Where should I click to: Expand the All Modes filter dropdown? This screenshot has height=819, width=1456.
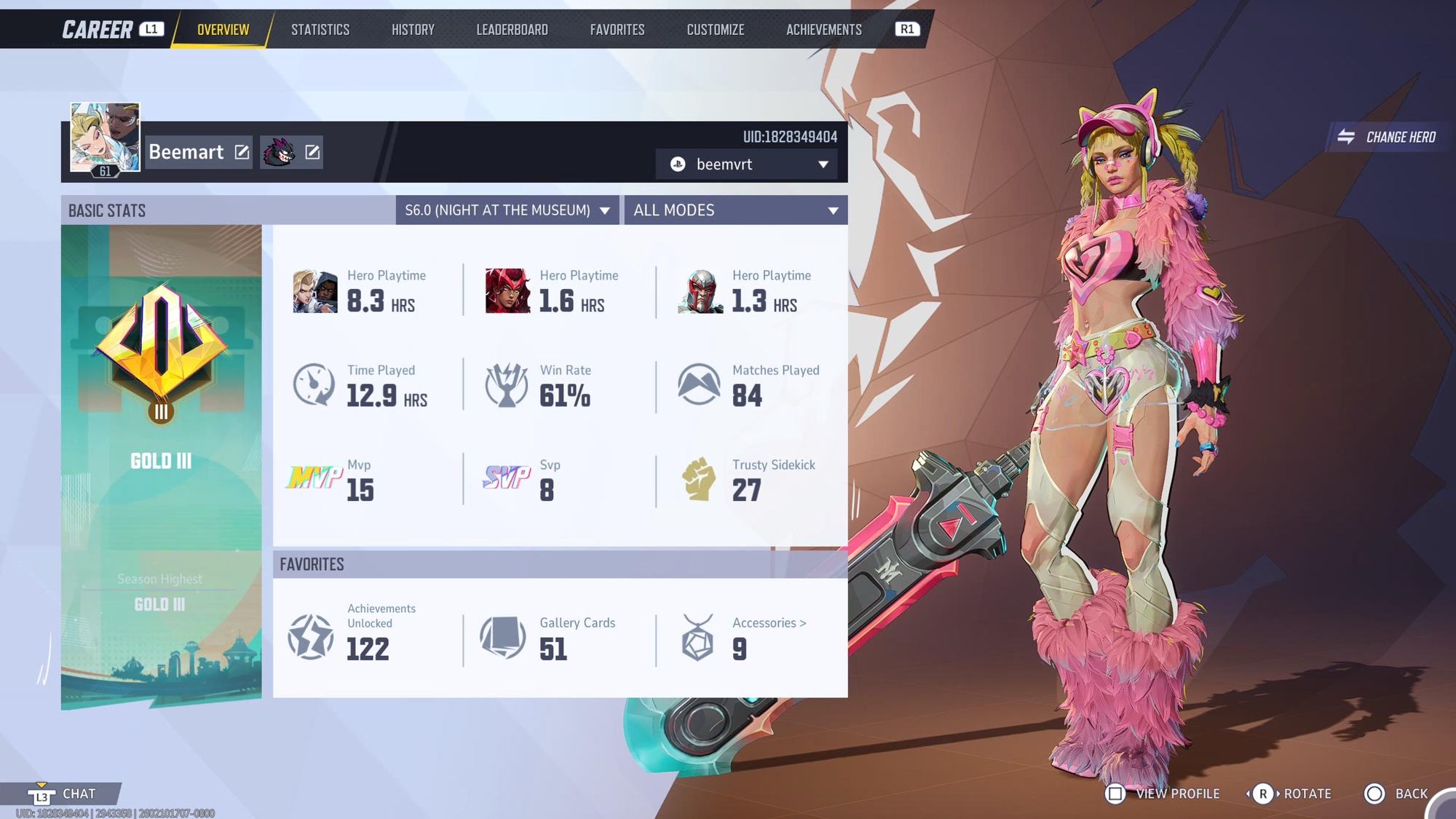tap(735, 210)
